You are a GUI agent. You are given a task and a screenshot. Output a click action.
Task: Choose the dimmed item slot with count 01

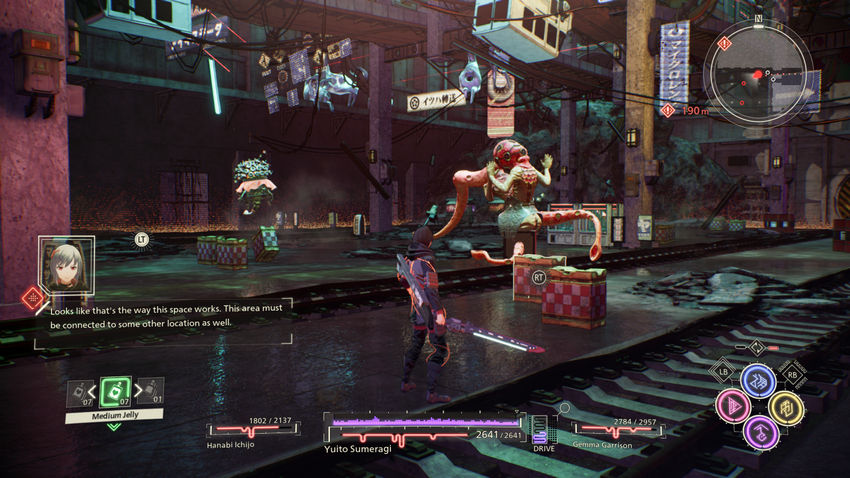point(150,391)
